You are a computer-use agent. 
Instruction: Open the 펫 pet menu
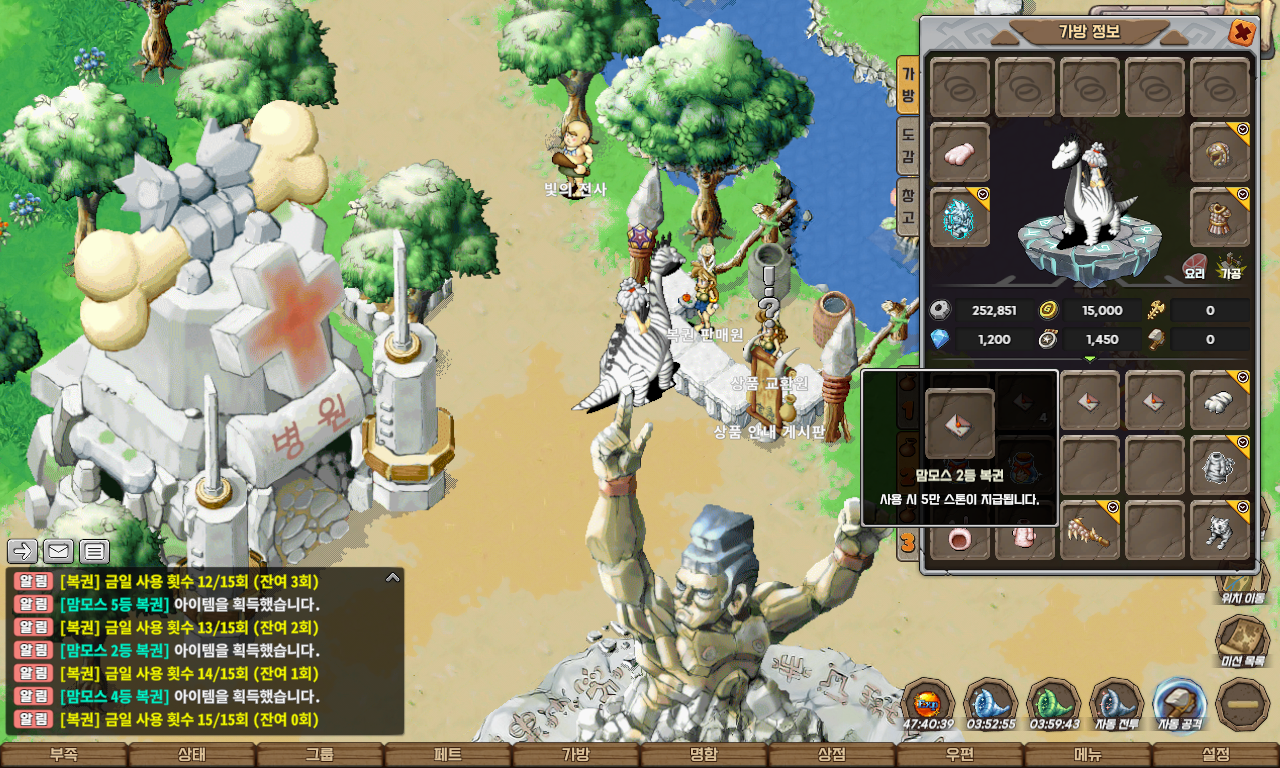[x=448, y=755]
